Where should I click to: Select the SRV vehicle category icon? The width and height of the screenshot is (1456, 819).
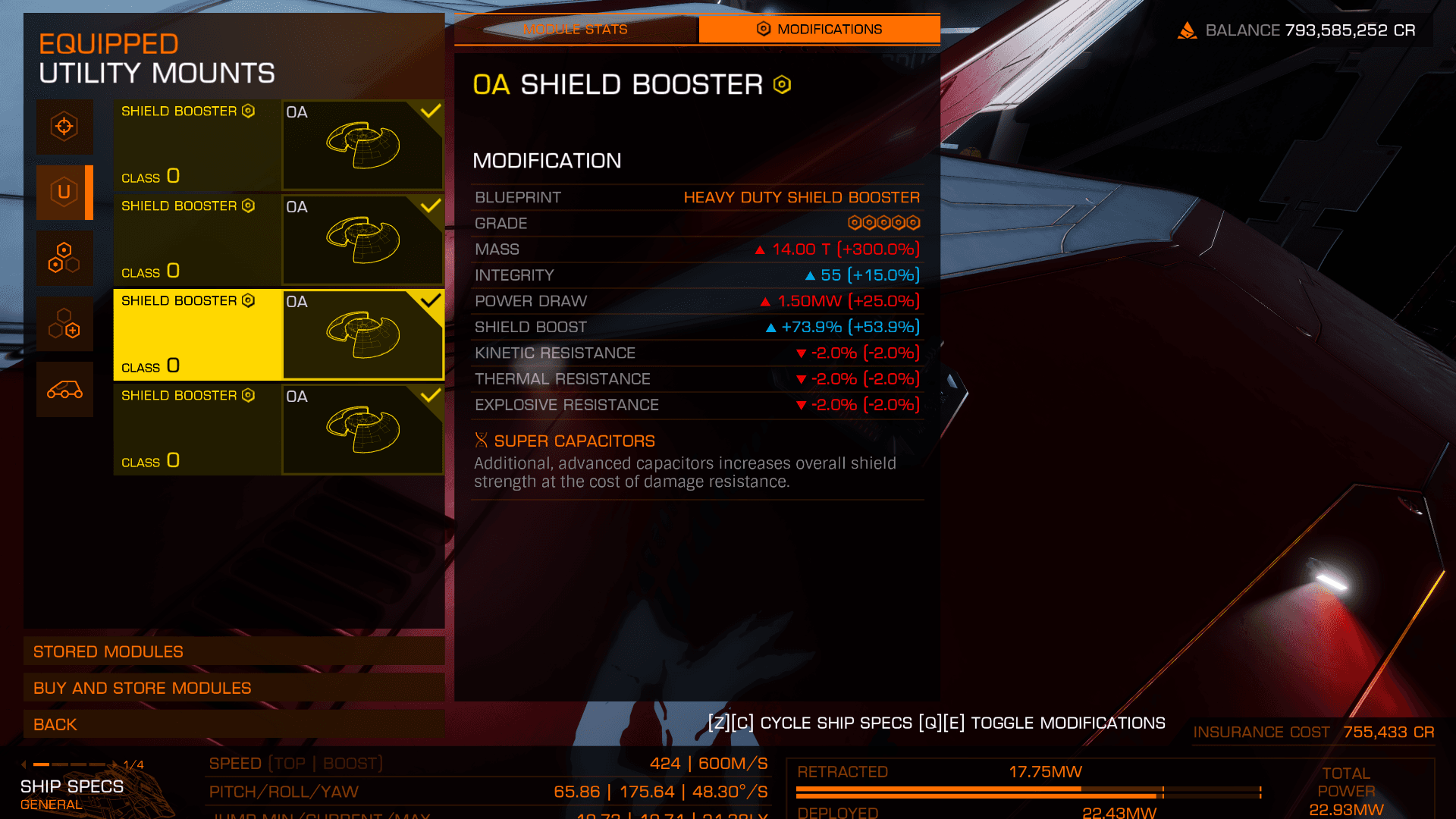pos(64,390)
